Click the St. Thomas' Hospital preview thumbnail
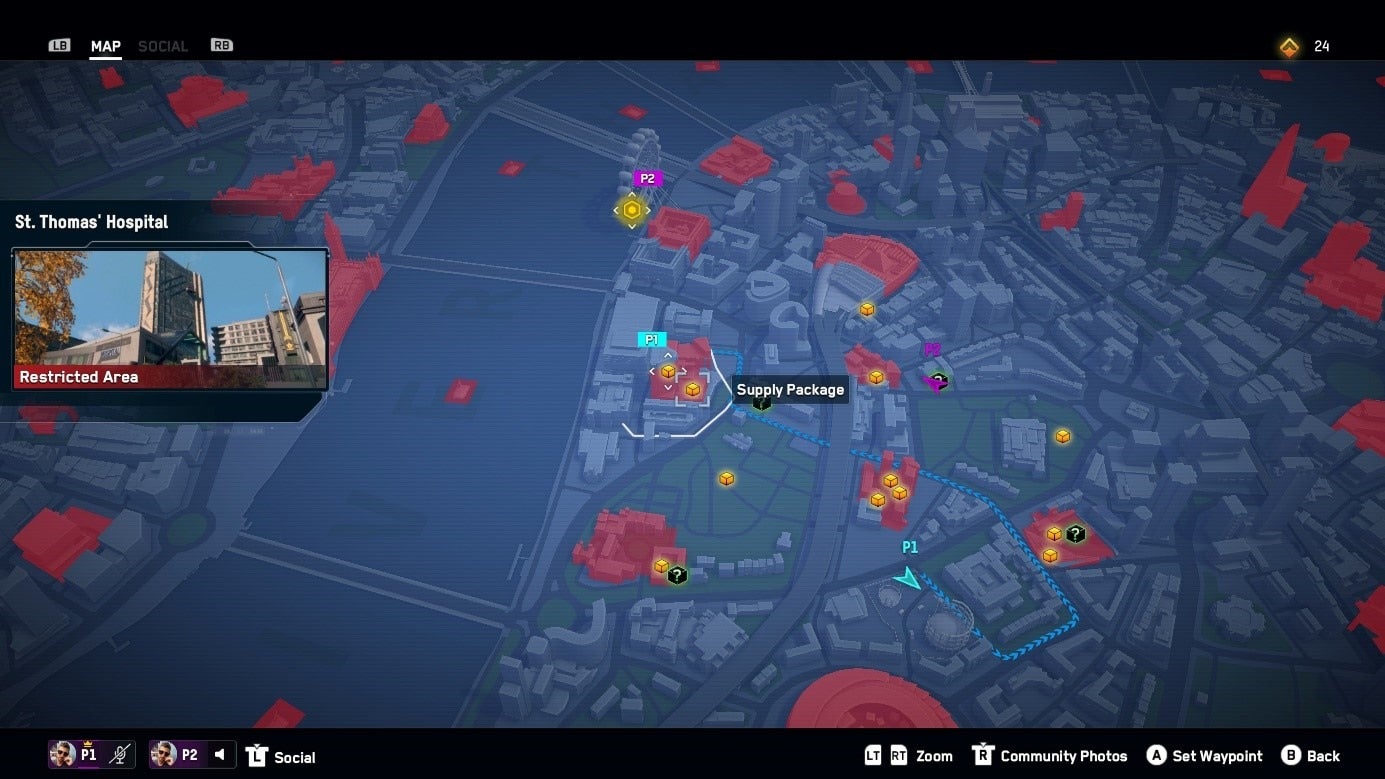The image size is (1385, 779). 169,315
